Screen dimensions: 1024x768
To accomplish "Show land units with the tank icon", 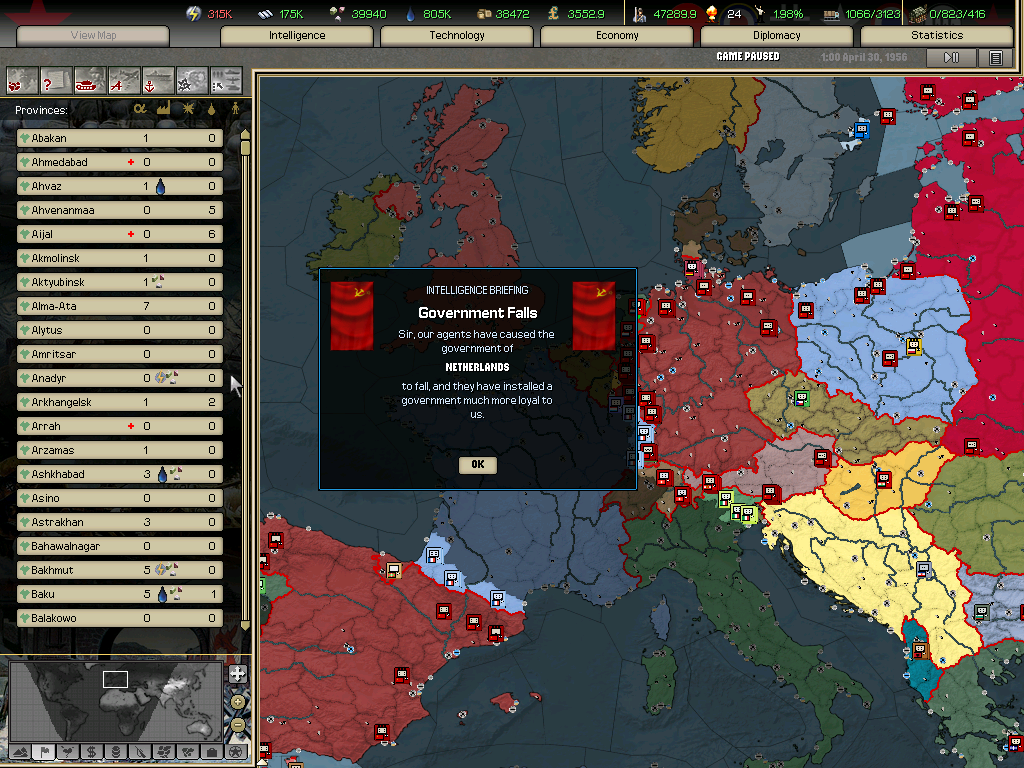I will coord(89,78).
